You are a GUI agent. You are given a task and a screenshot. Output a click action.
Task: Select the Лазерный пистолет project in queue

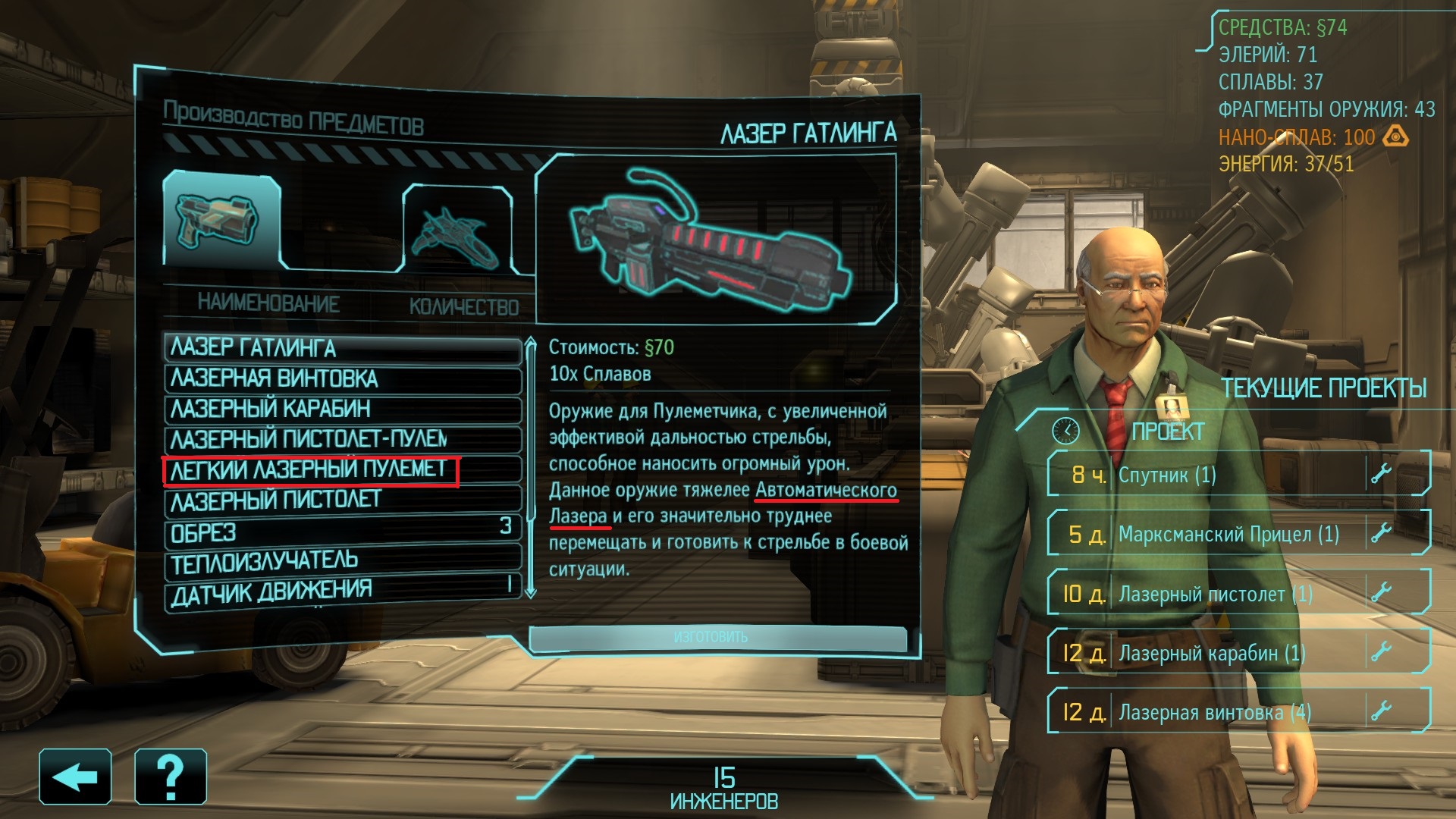pos(1238,594)
